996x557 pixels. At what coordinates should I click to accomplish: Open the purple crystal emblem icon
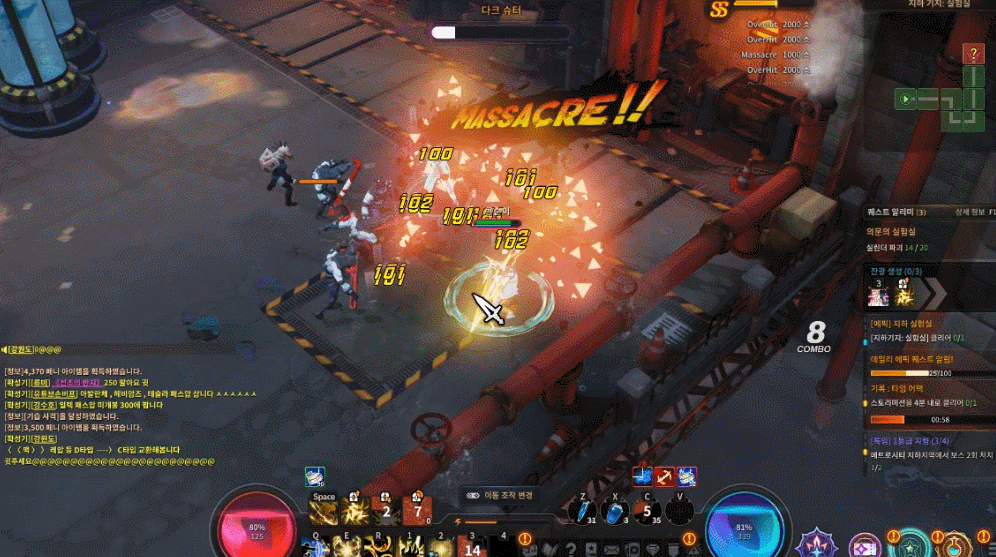[817, 545]
